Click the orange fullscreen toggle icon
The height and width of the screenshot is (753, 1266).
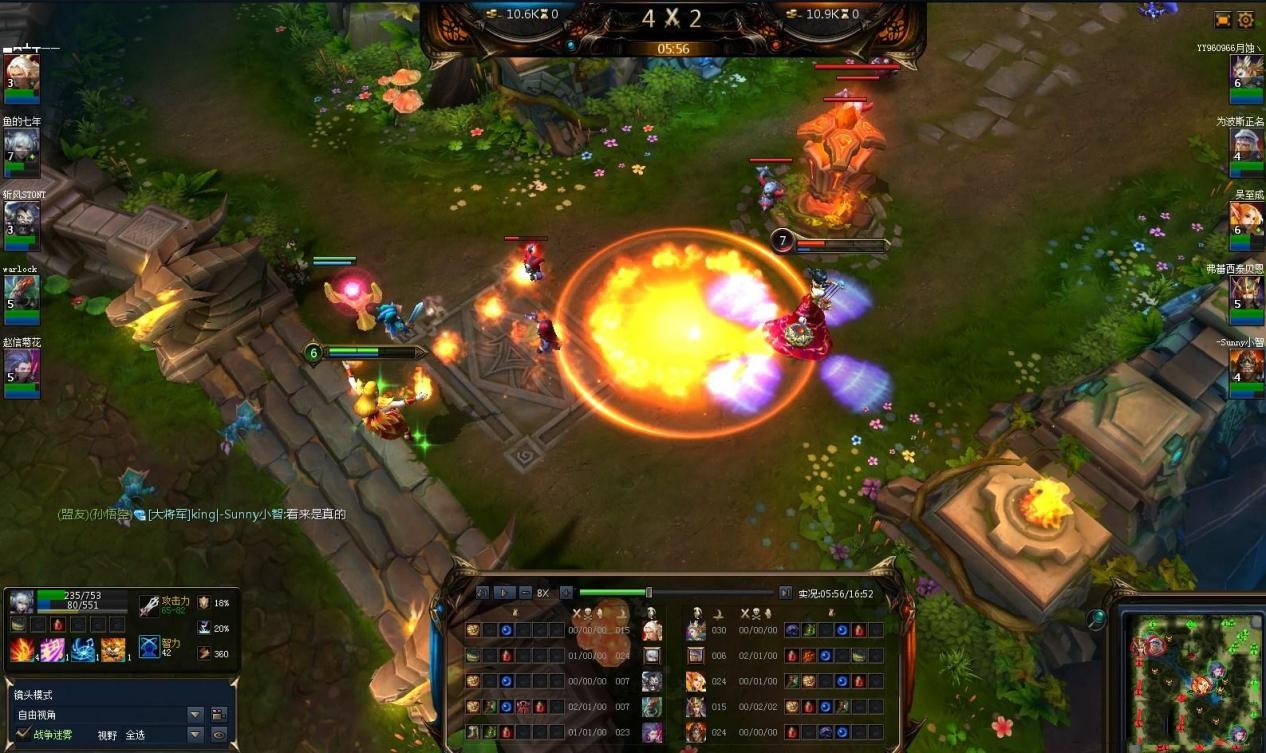coord(1223,19)
